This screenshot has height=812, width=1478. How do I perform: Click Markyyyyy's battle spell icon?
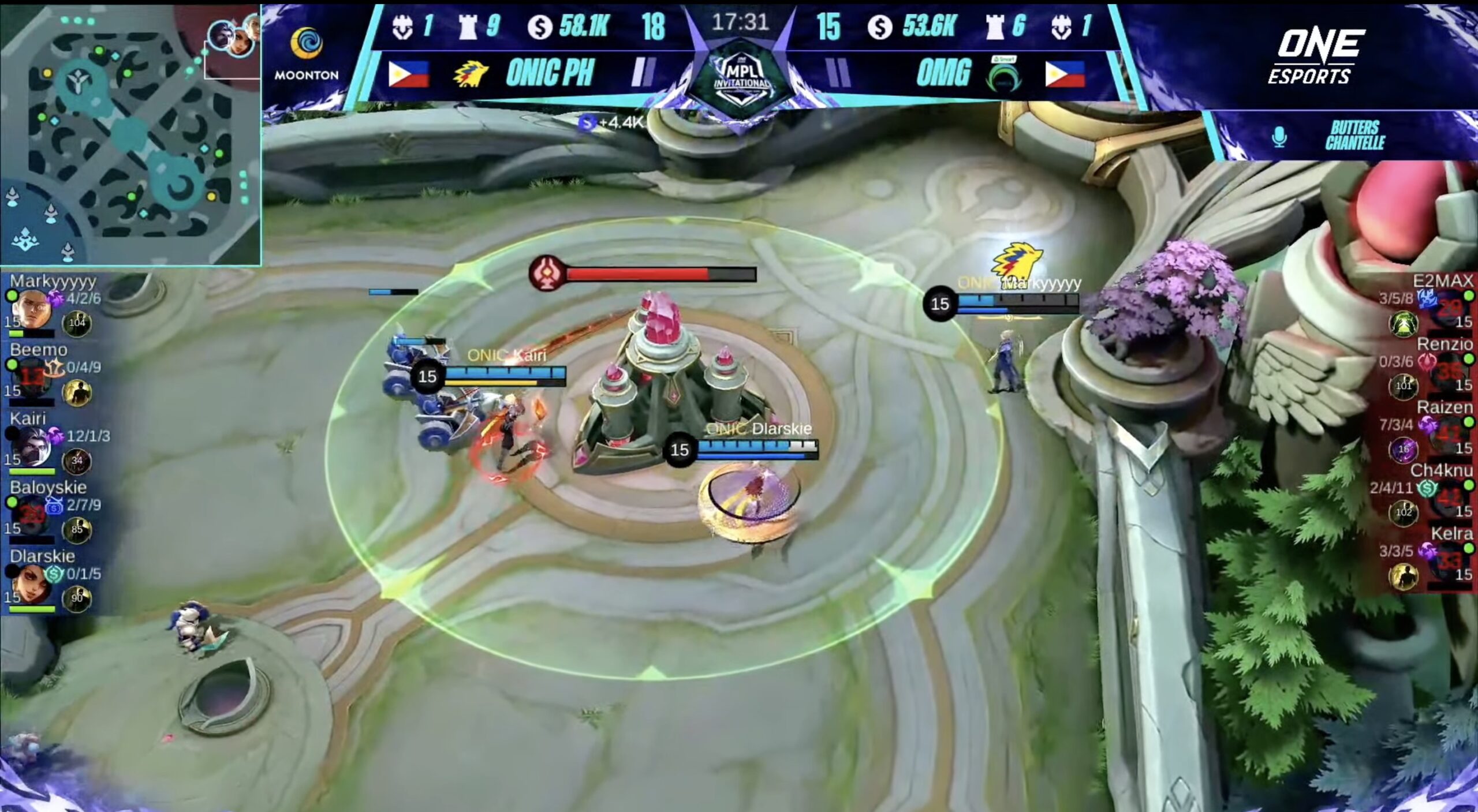tap(77, 323)
